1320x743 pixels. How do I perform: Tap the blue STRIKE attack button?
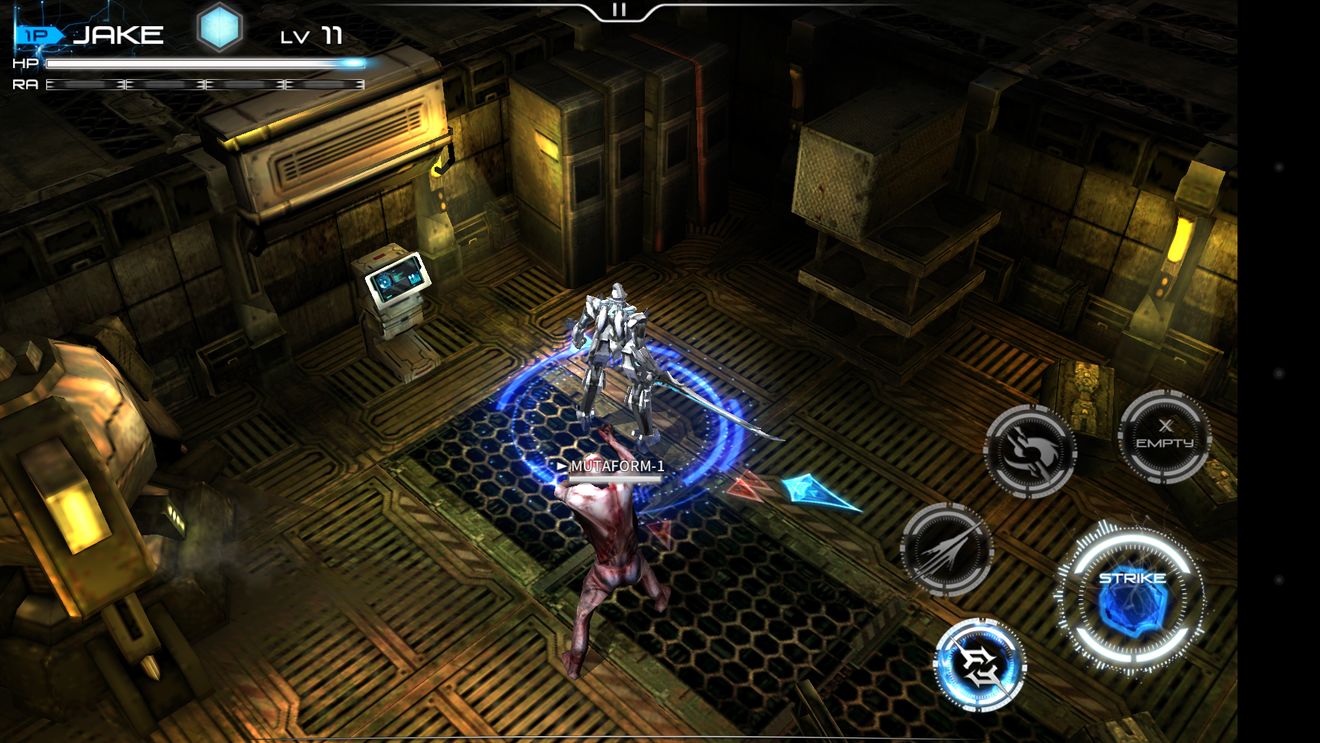tap(1131, 598)
